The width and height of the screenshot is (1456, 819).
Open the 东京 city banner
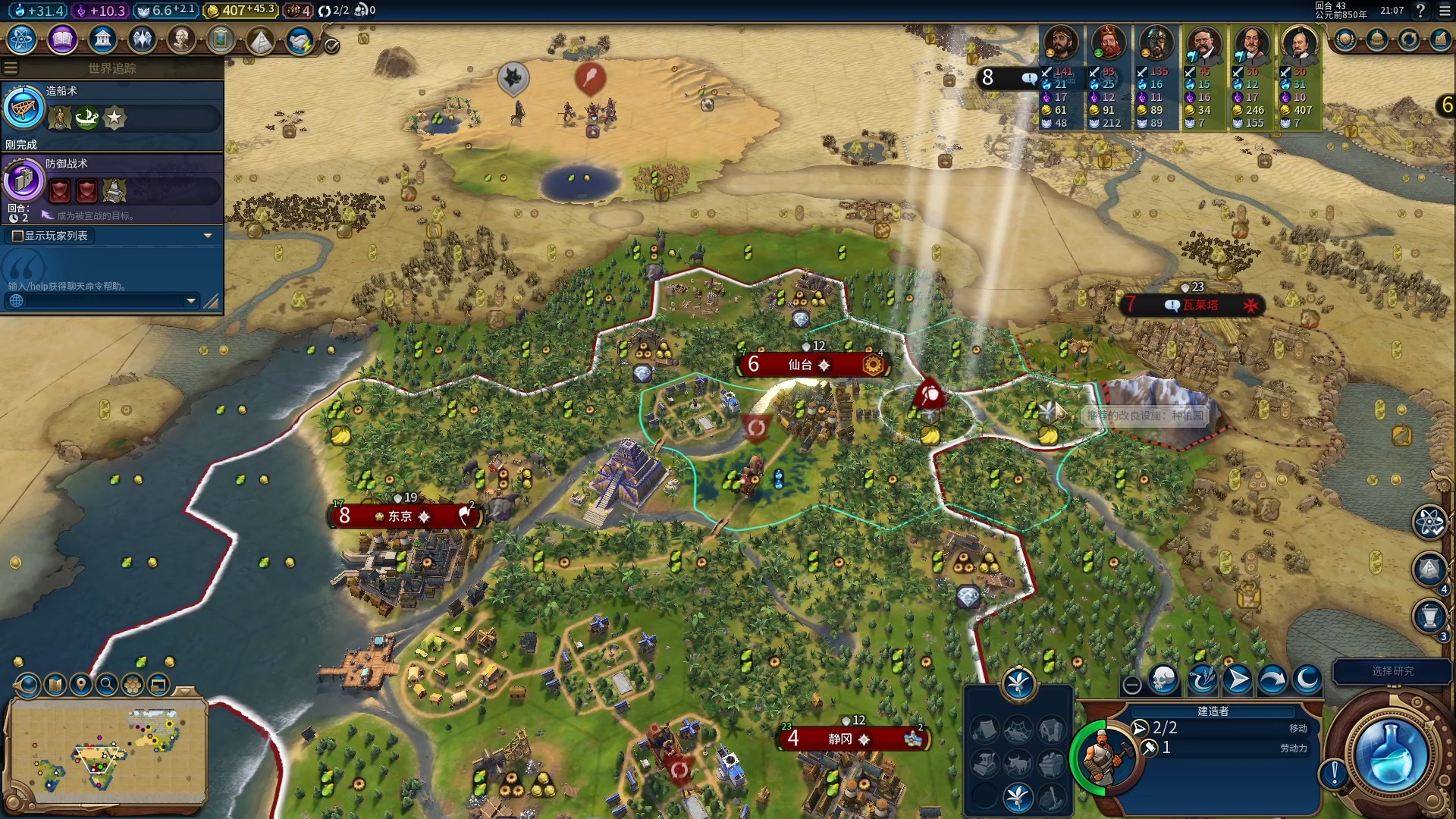[400, 516]
